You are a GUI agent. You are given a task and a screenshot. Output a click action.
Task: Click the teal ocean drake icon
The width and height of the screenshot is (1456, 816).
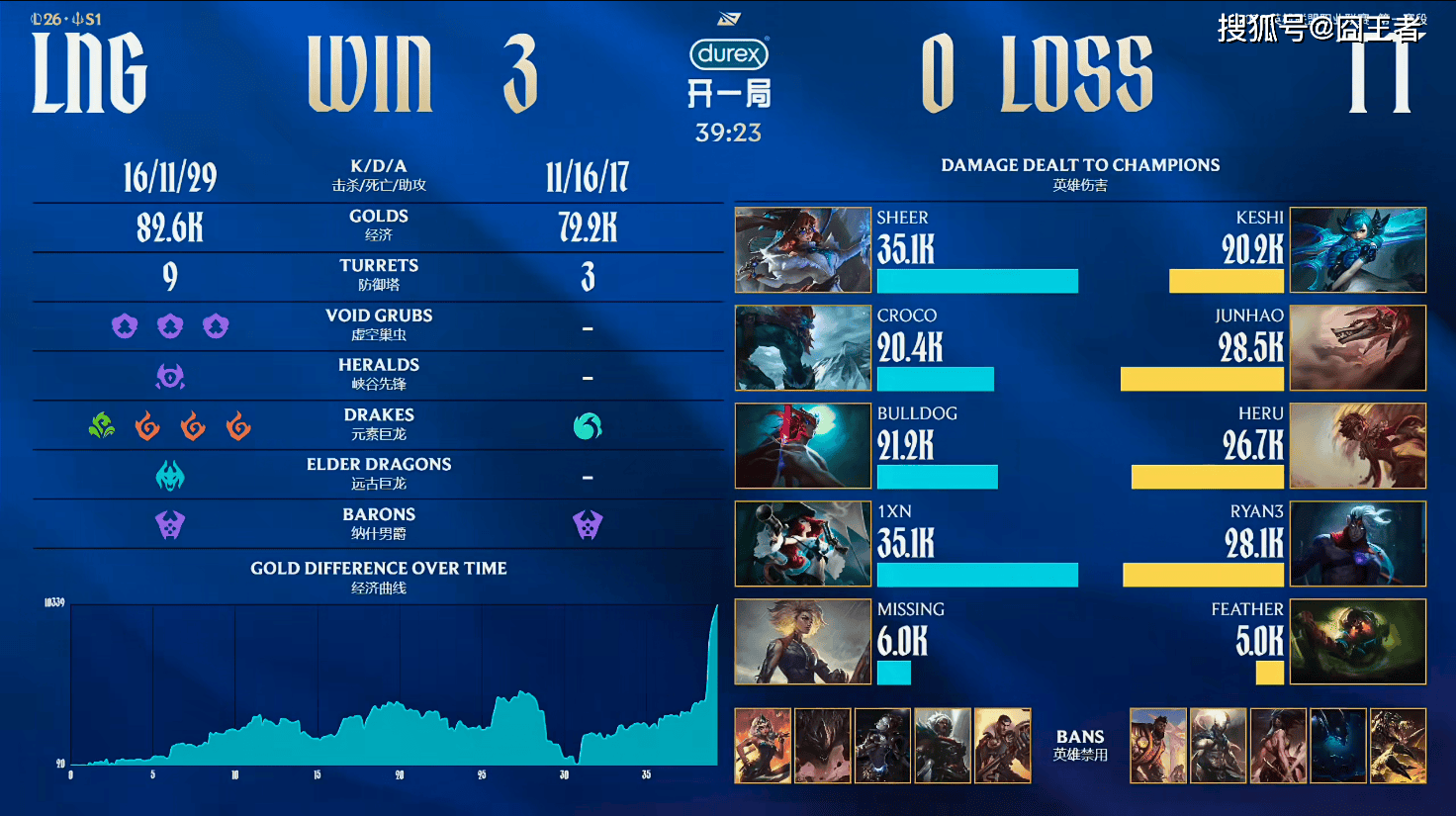[x=588, y=426]
